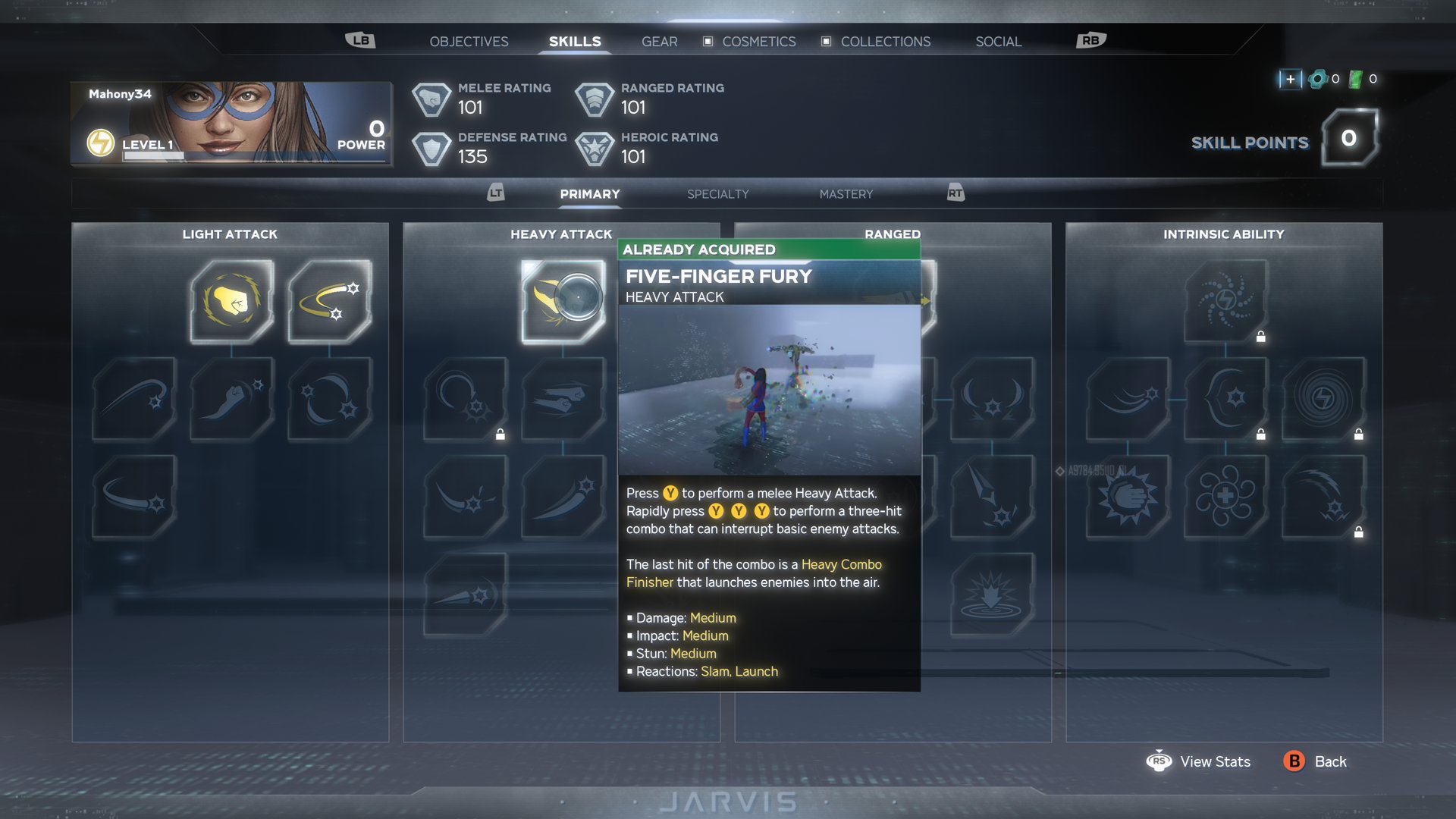Select the Five-Finger Fury heavy attack icon

click(563, 301)
